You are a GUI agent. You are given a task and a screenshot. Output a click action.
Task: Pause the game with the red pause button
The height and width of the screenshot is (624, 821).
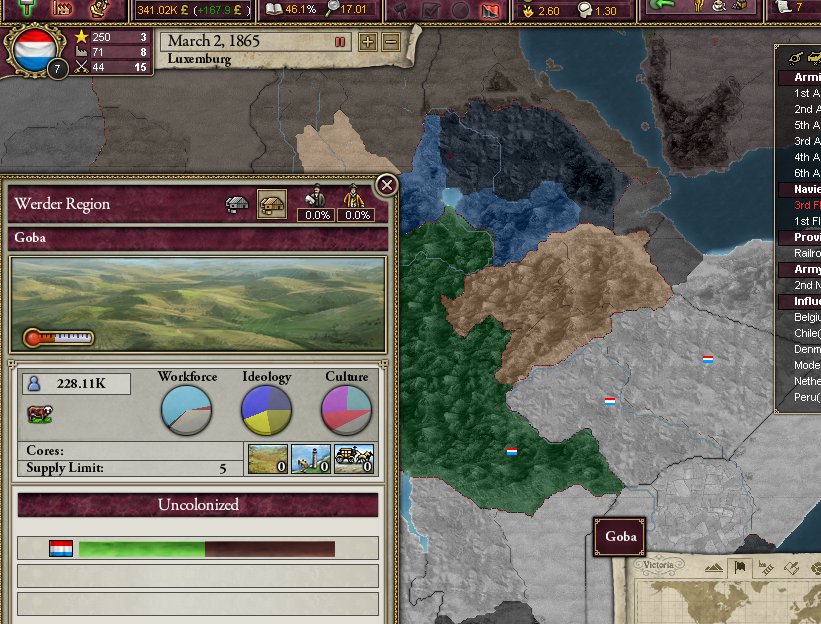coord(340,42)
